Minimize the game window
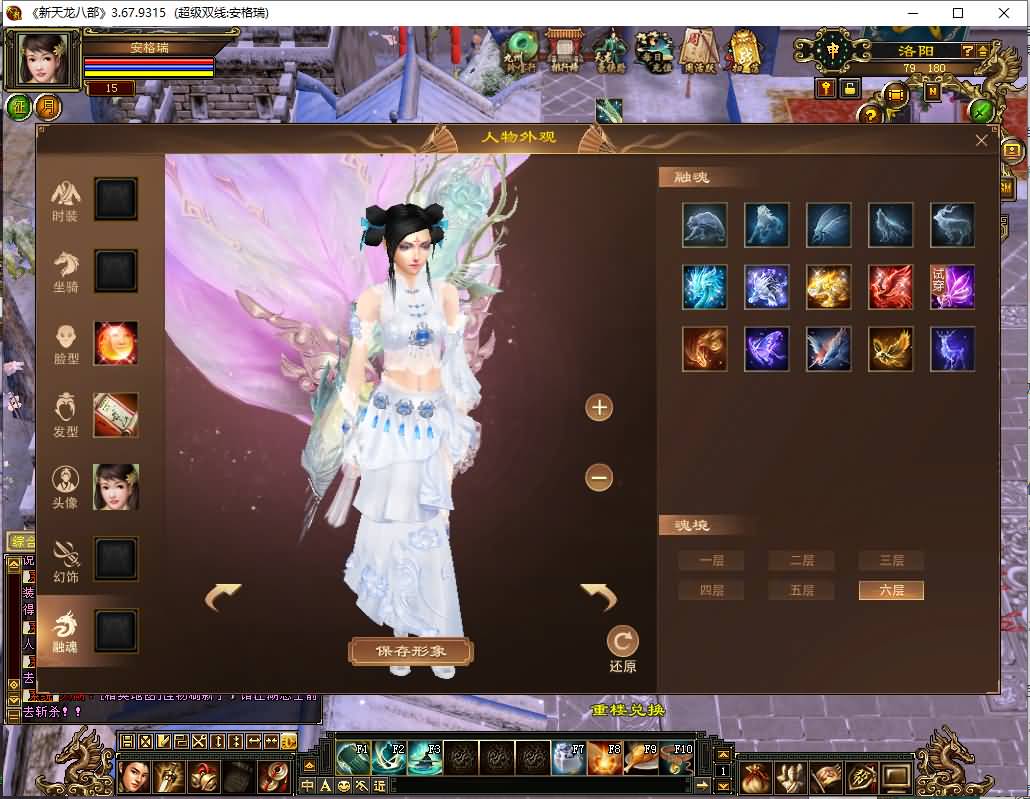The height and width of the screenshot is (799, 1030). tap(910, 13)
